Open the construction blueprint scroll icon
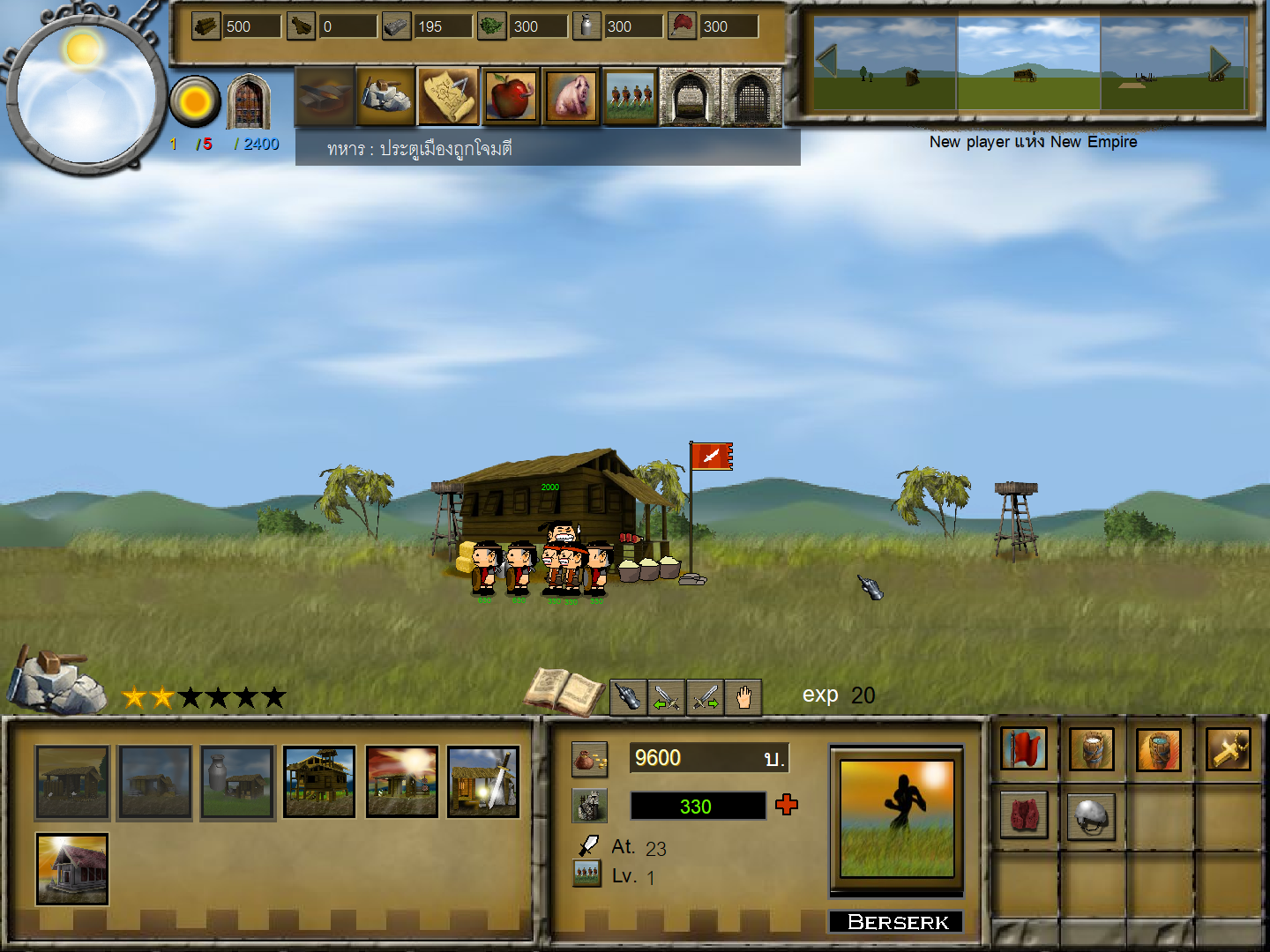Image resolution: width=1270 pixels, height=952 pixels. pos(447,95)
